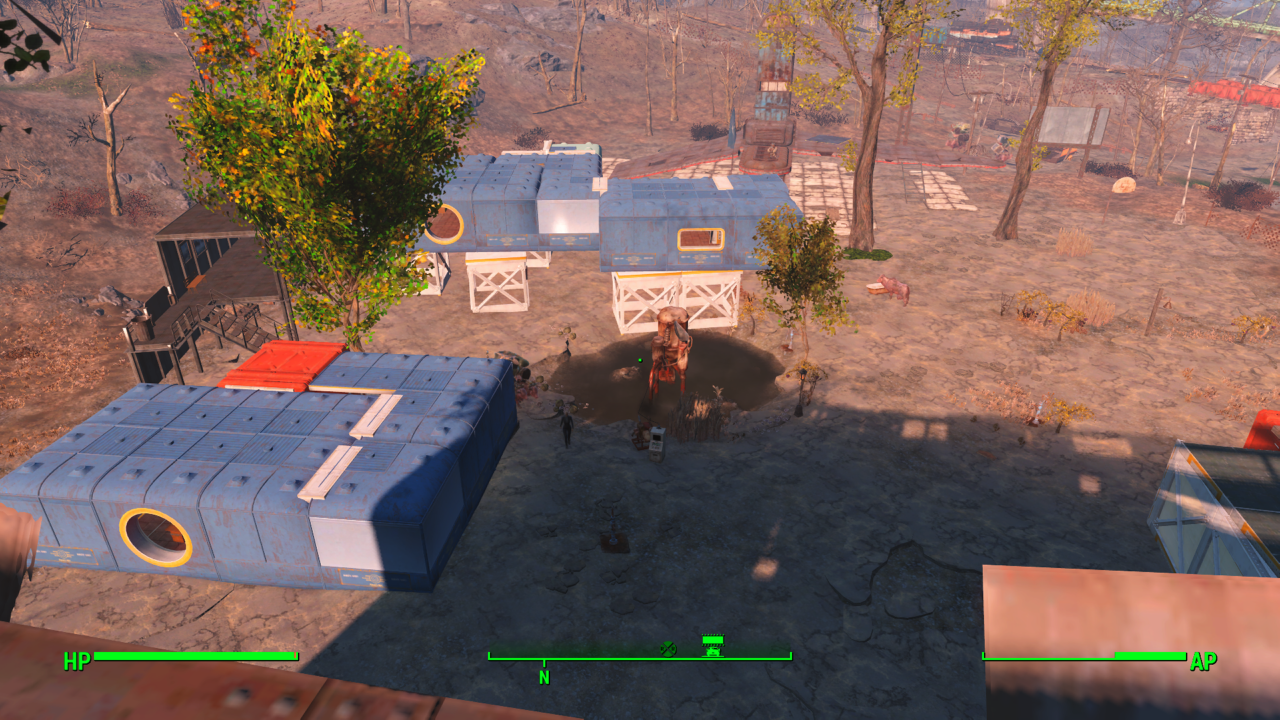Click the green objective marker near the water pump

point(640,359)
